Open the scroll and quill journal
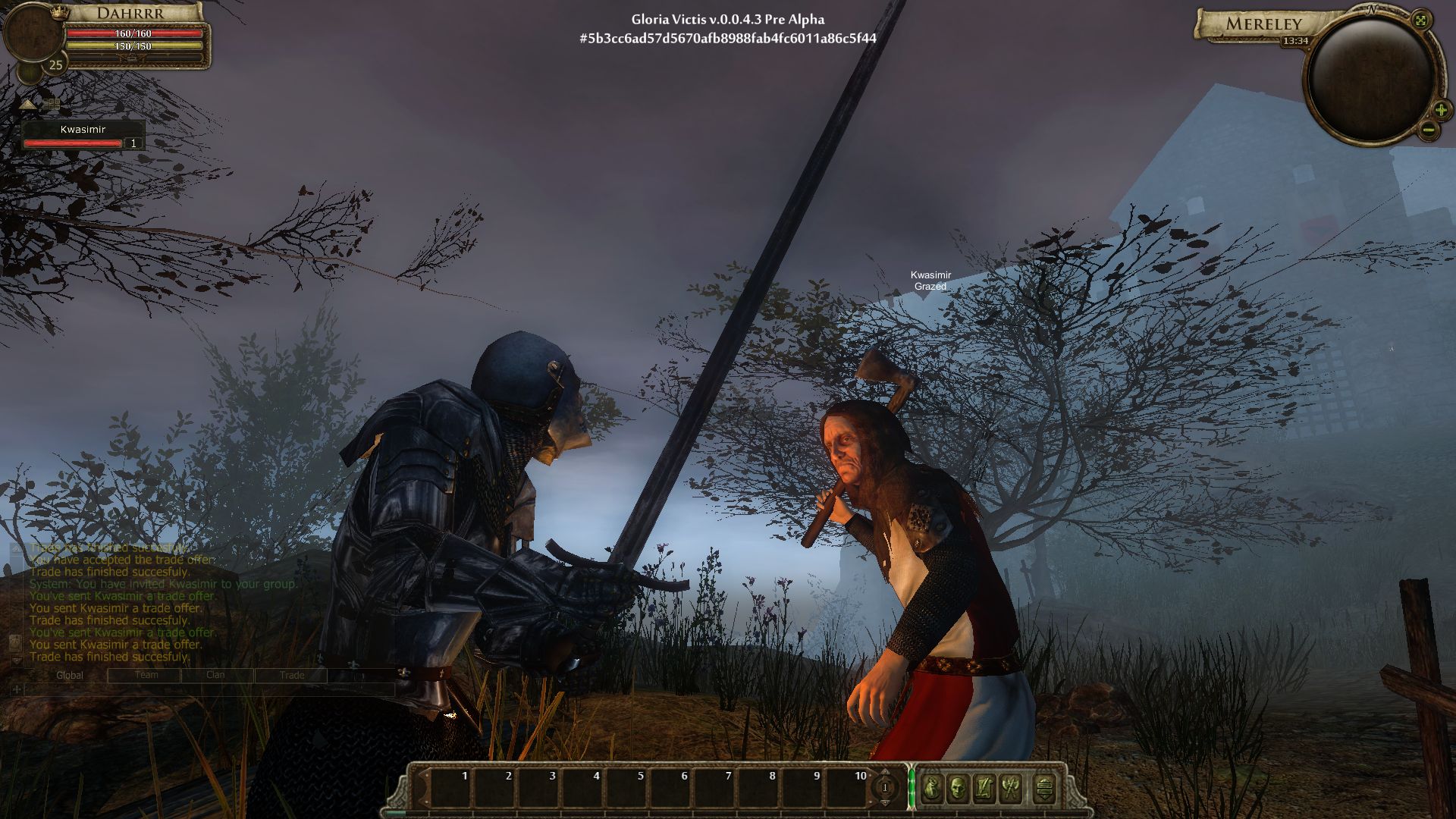Image resolution: width=1456 pixels, height=819 pixels. click(984, 789)
